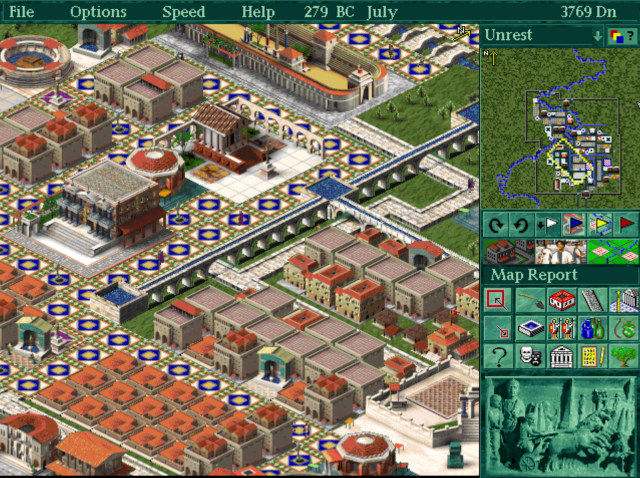Choose the columned temple building tool
The width and height of the screenshot is (640, 478).
560,356
